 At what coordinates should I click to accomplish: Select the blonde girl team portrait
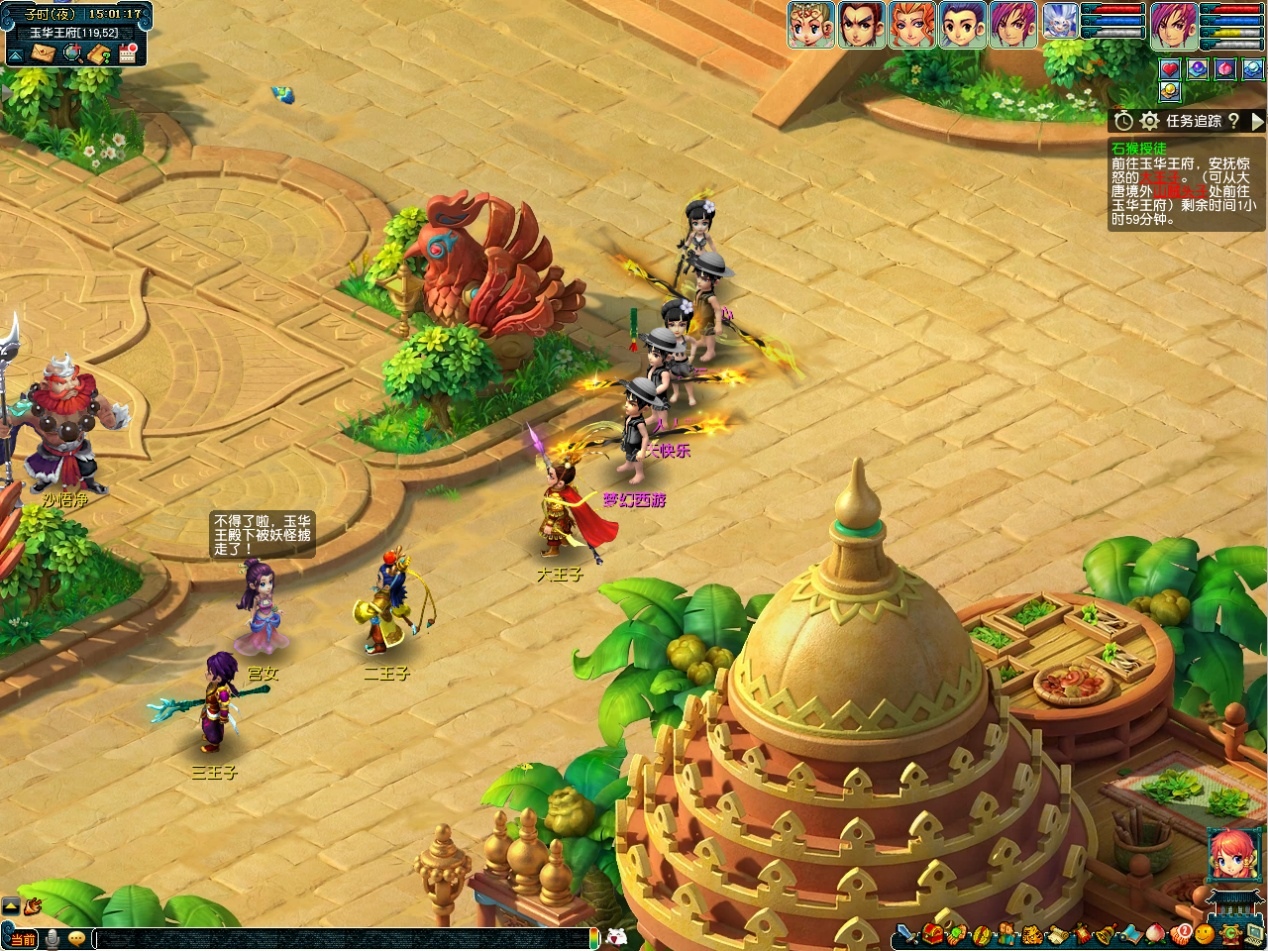(811, 24)
